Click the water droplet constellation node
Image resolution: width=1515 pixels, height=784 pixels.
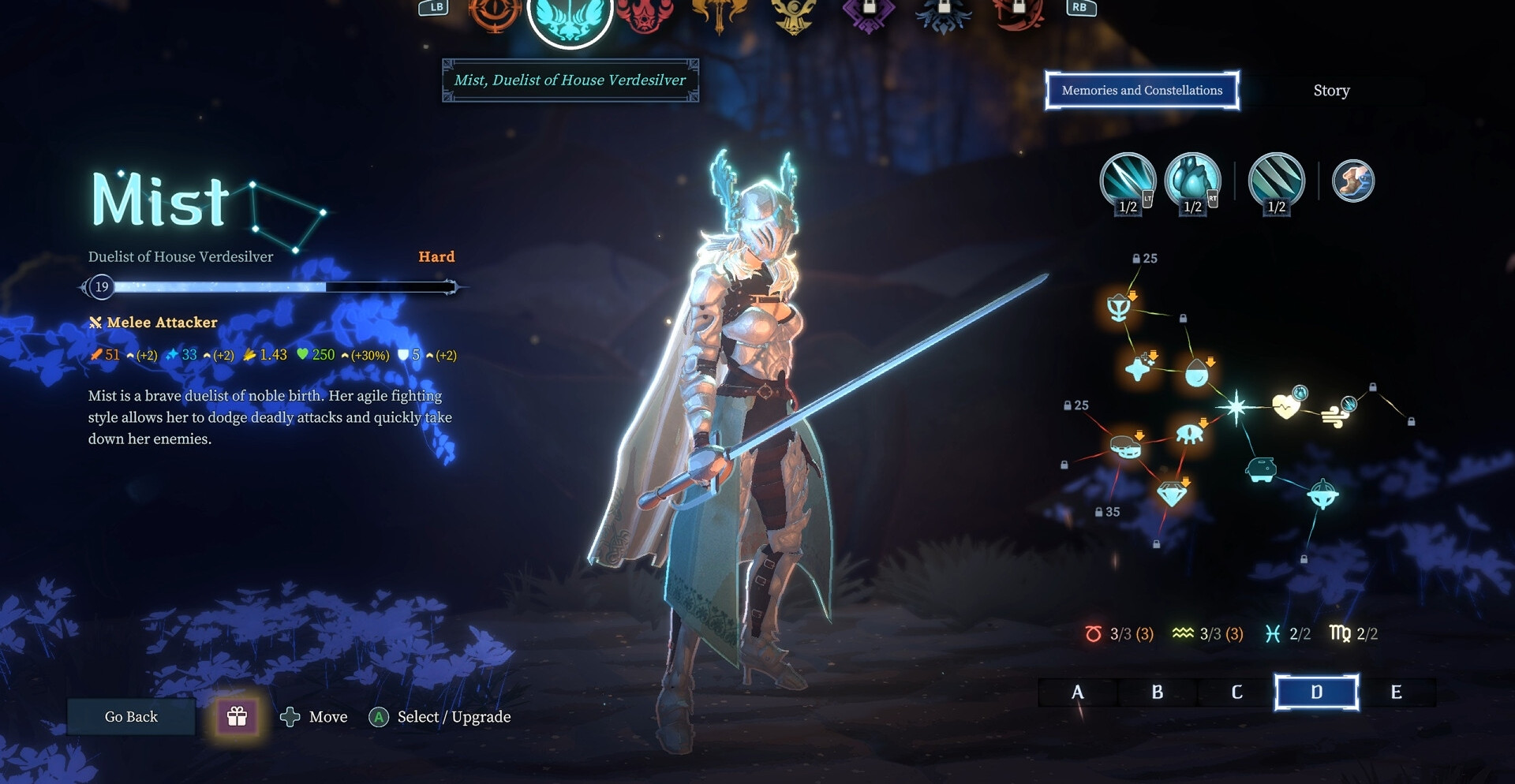pos(1197,373)
